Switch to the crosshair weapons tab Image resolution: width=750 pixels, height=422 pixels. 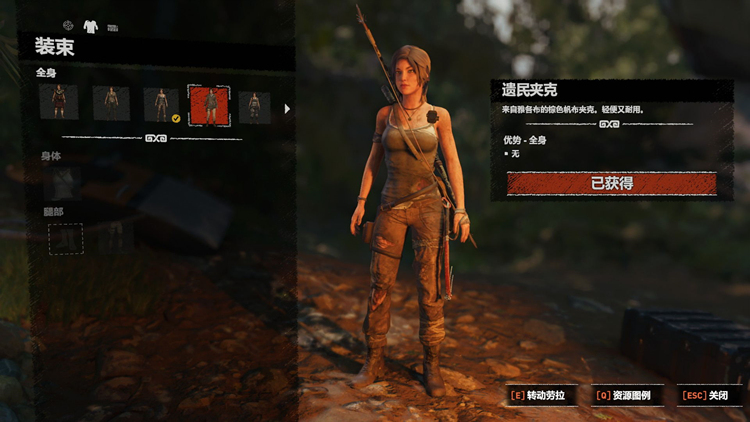point(68,25)
